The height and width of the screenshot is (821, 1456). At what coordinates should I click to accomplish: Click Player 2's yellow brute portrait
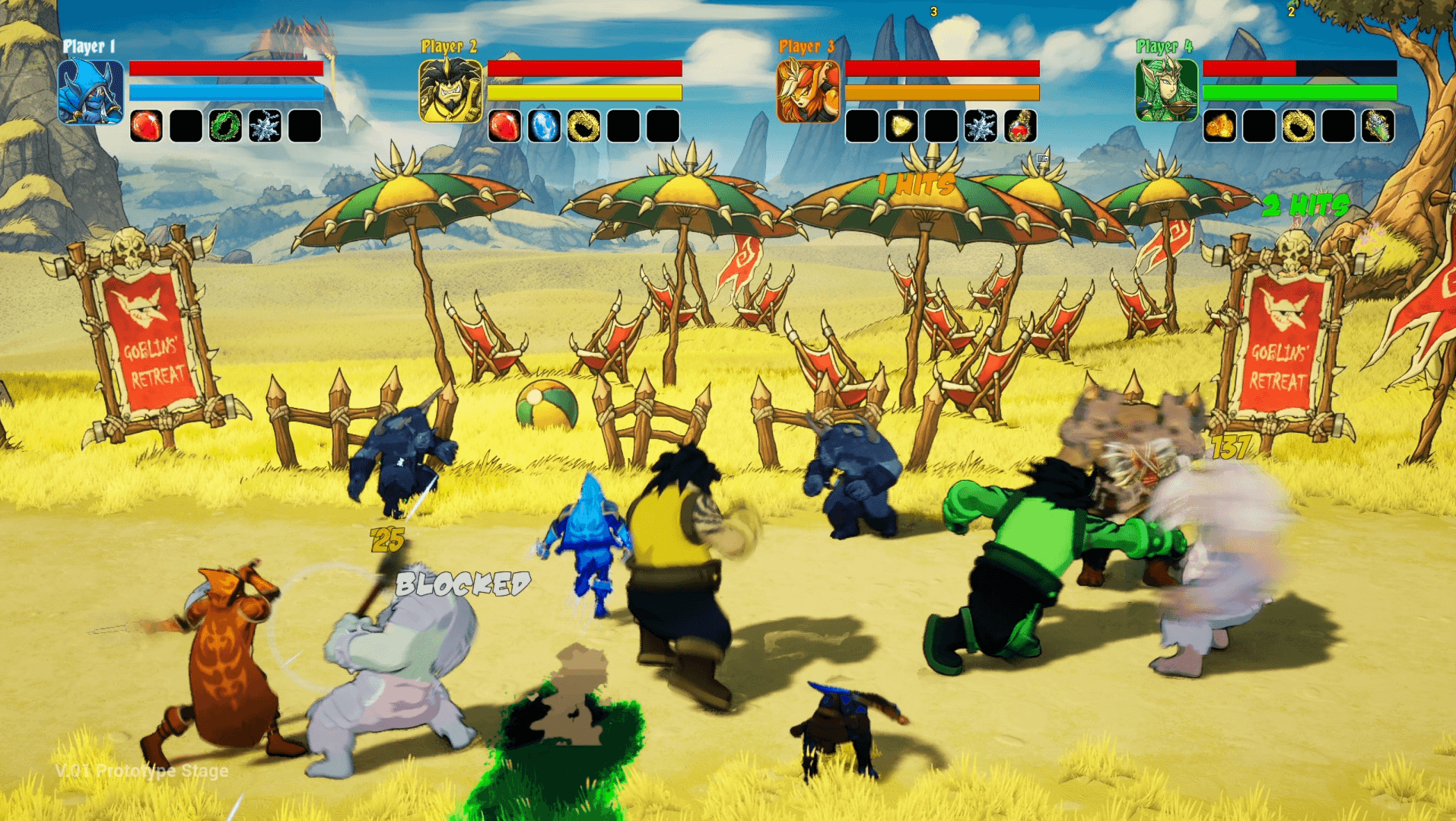450,91
